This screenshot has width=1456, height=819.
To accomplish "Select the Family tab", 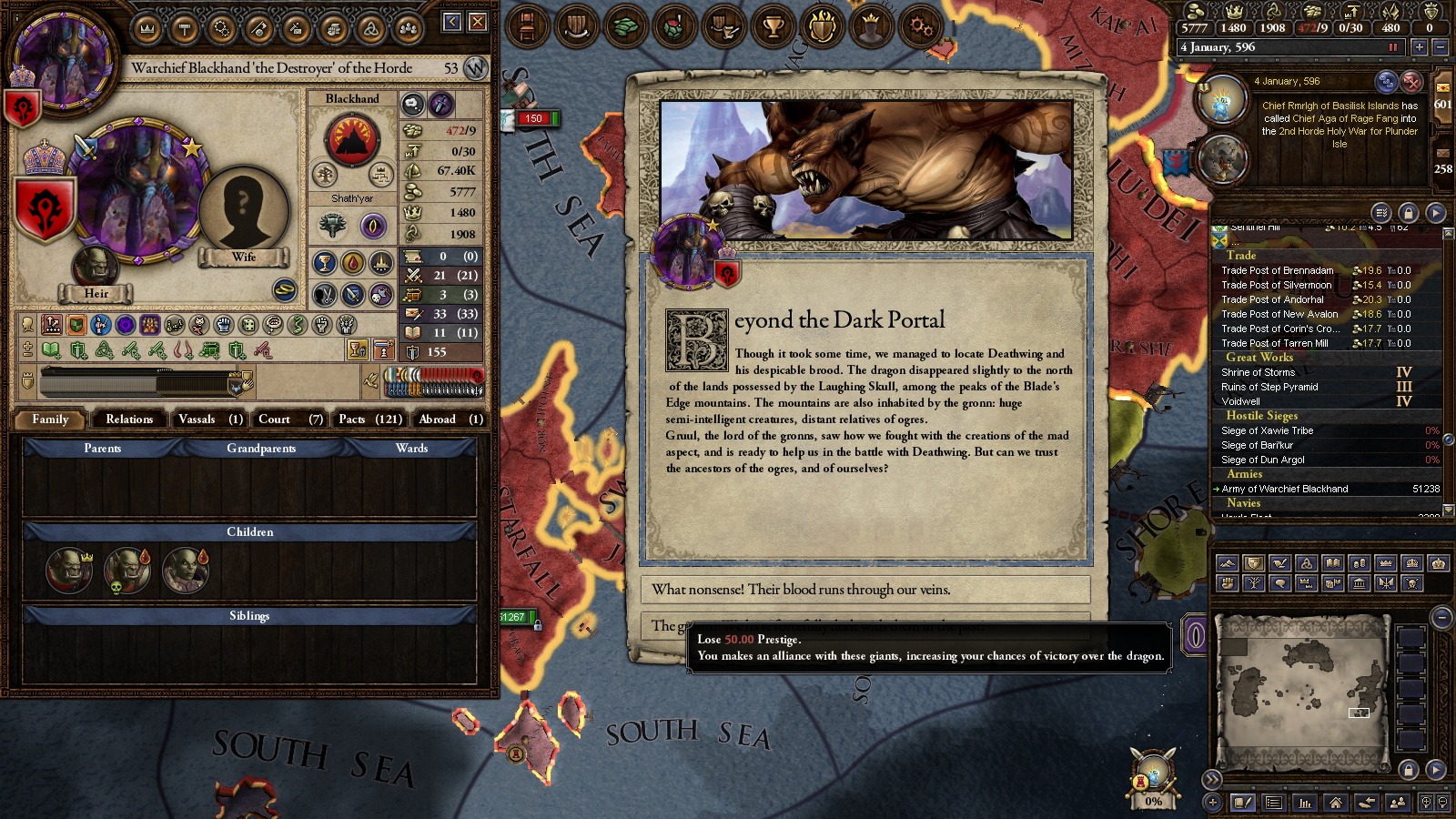I will (x=50, y=420).
